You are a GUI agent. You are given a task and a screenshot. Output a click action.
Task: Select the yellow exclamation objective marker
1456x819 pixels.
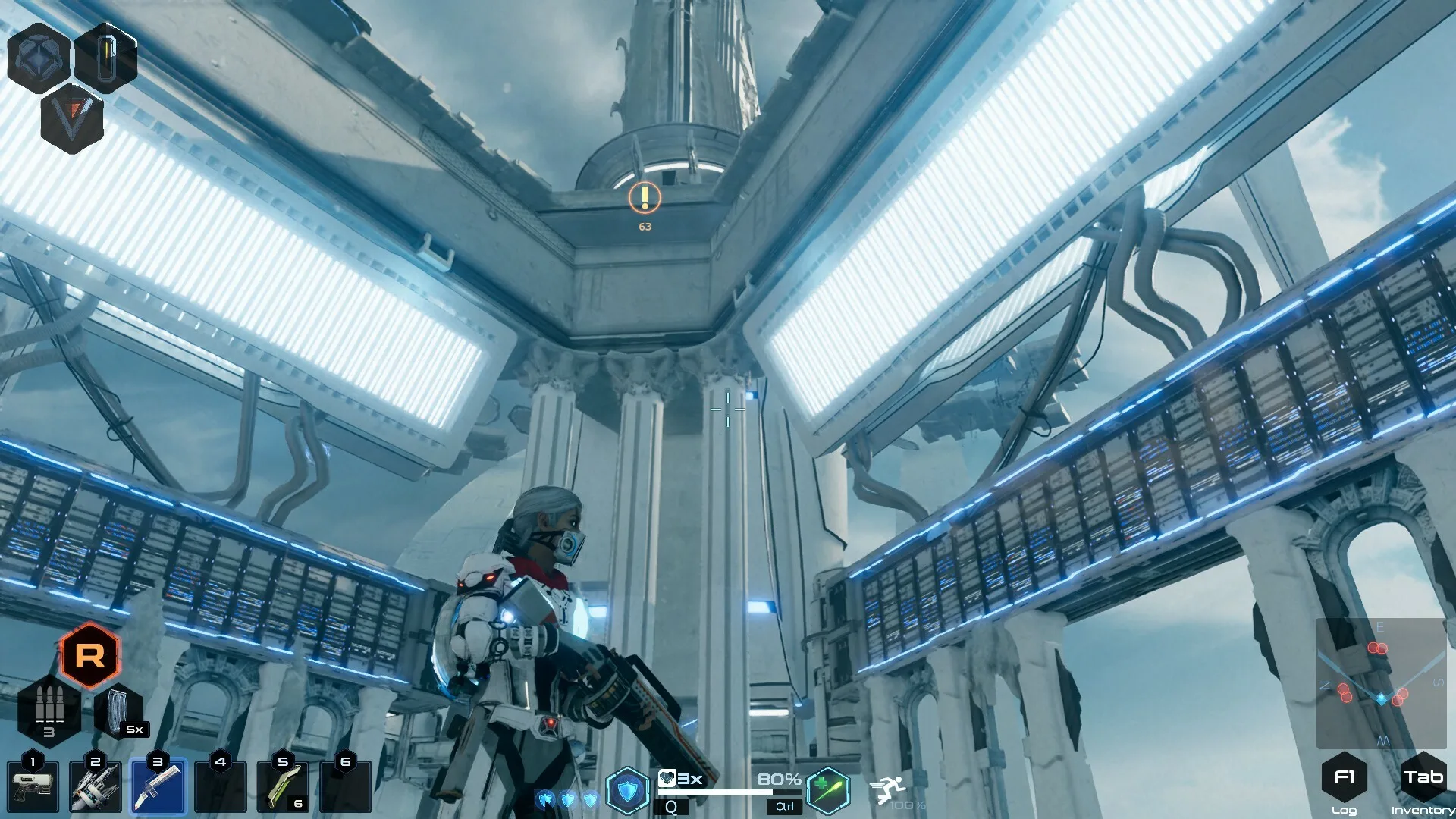pos(645,198)
